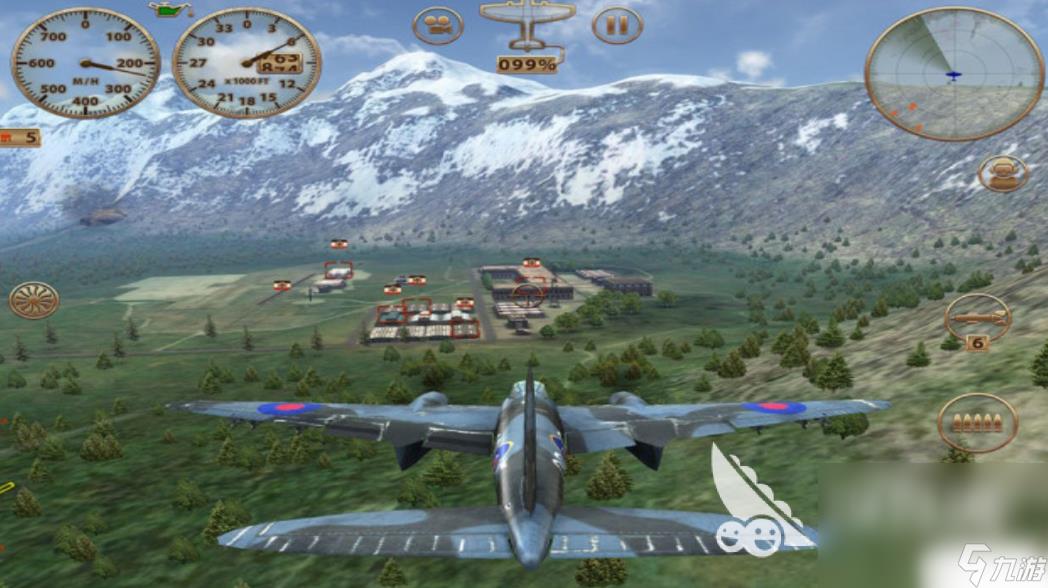Fire a rocket with the rocket button
Screen dimensions: 1048x588
click(x=977, y=318)
